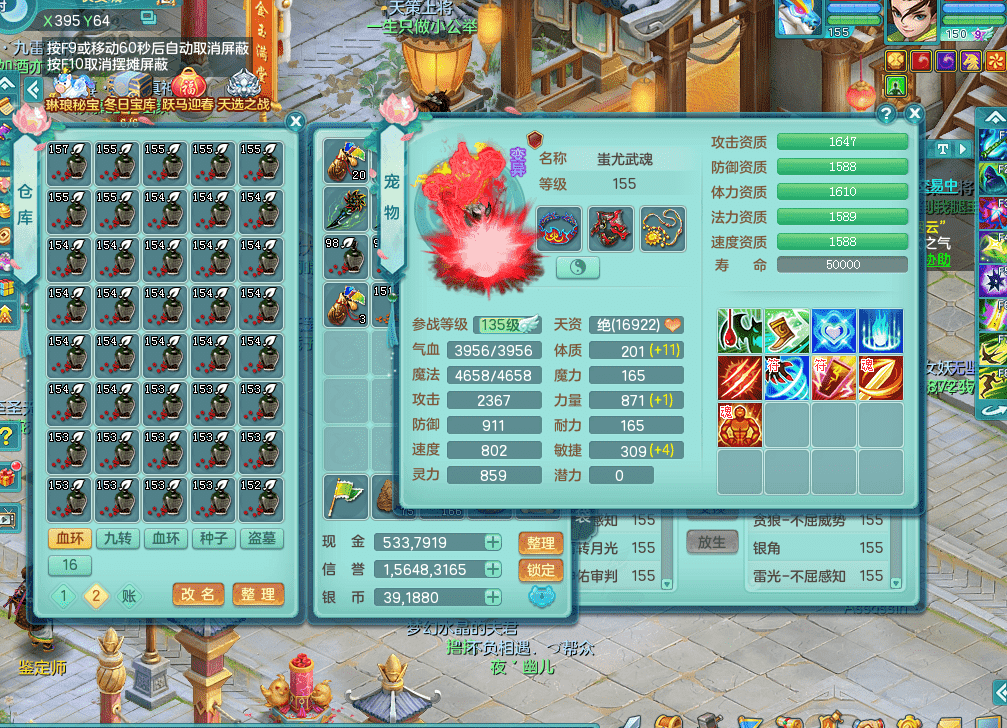Click the inventory 锁定 lock button

point(540,569)
